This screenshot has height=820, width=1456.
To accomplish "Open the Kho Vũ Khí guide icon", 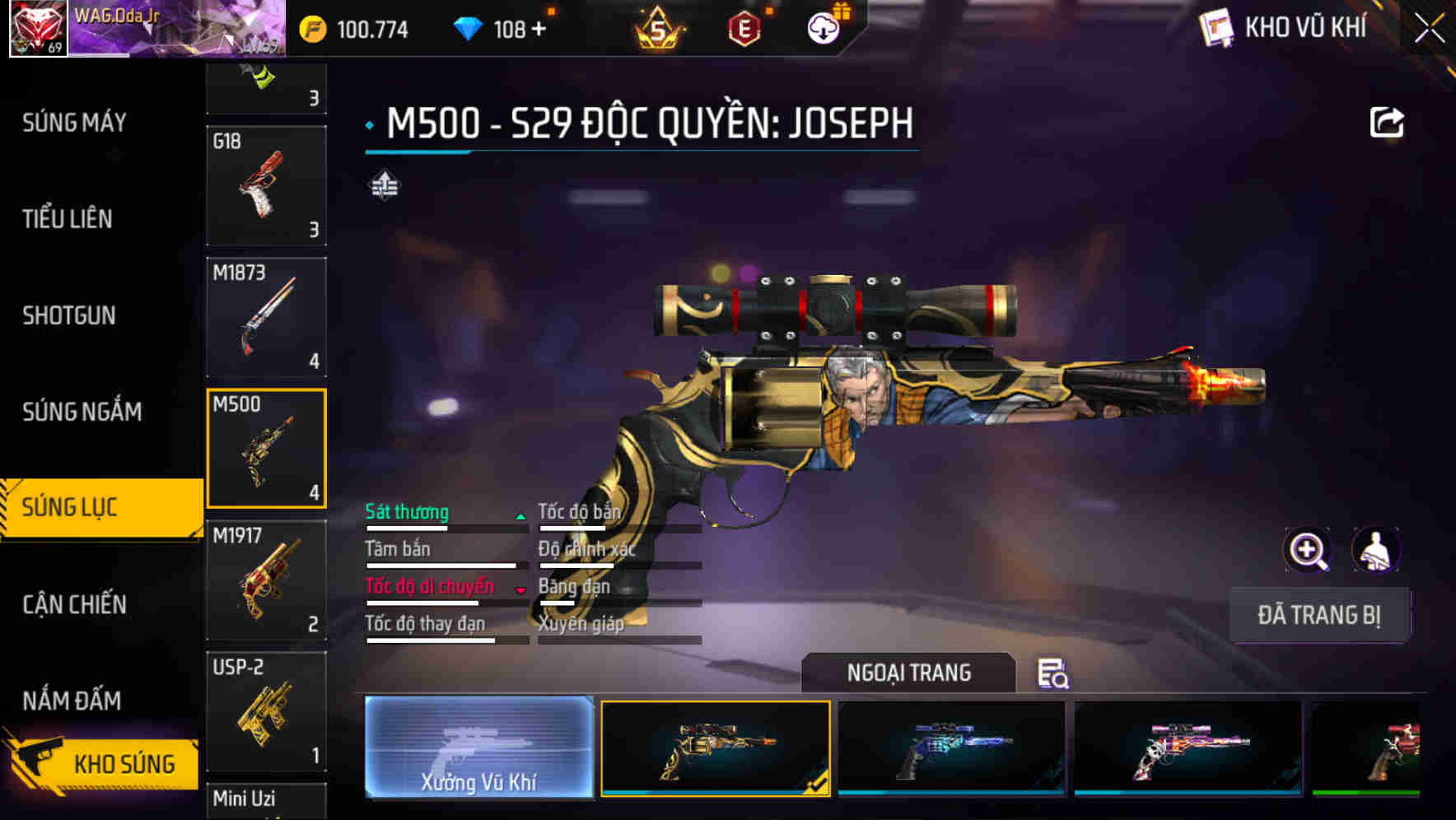I will tap(1216, 27).
